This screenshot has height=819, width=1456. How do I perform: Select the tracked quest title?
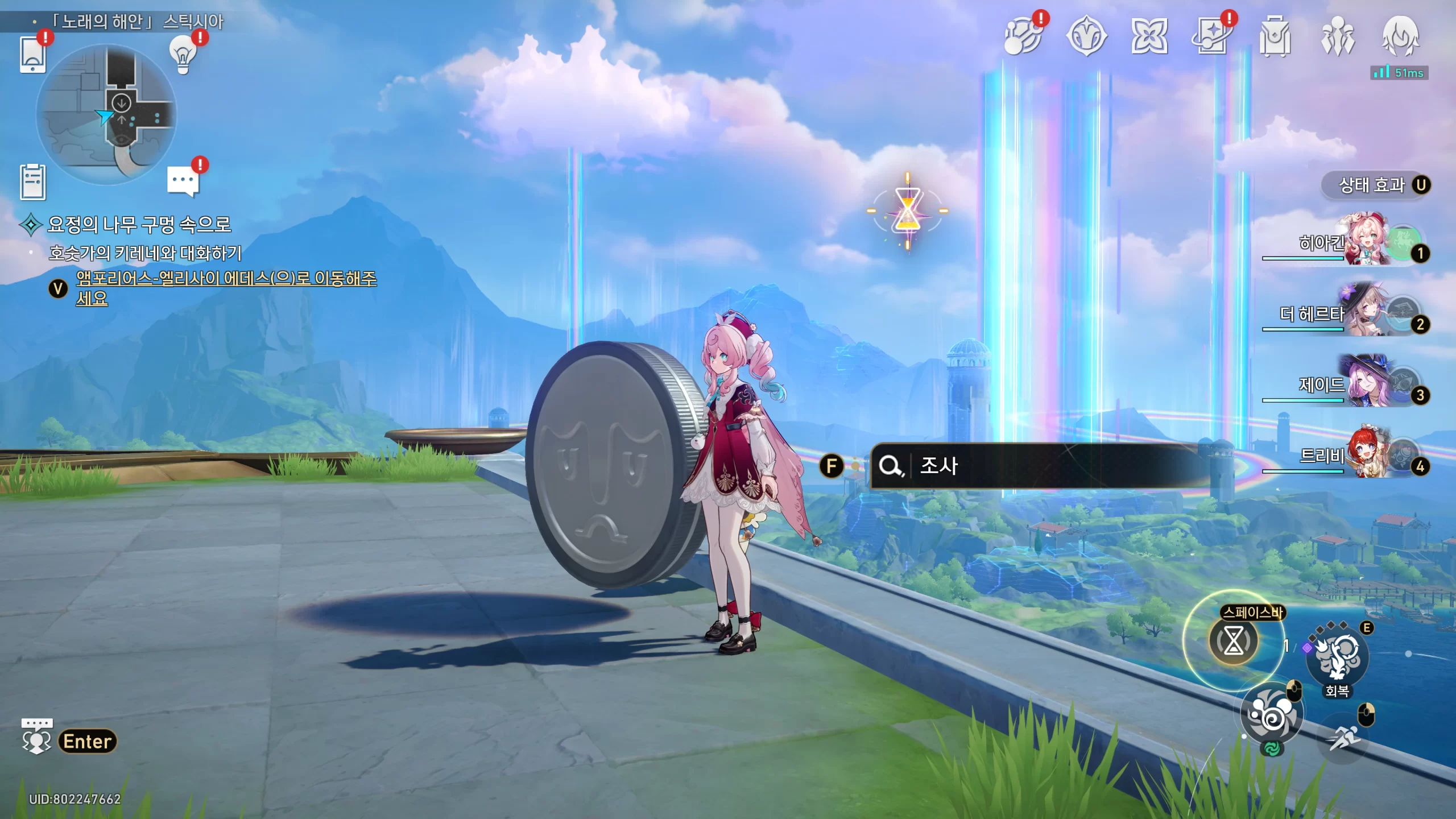click(x=139, y=225)
